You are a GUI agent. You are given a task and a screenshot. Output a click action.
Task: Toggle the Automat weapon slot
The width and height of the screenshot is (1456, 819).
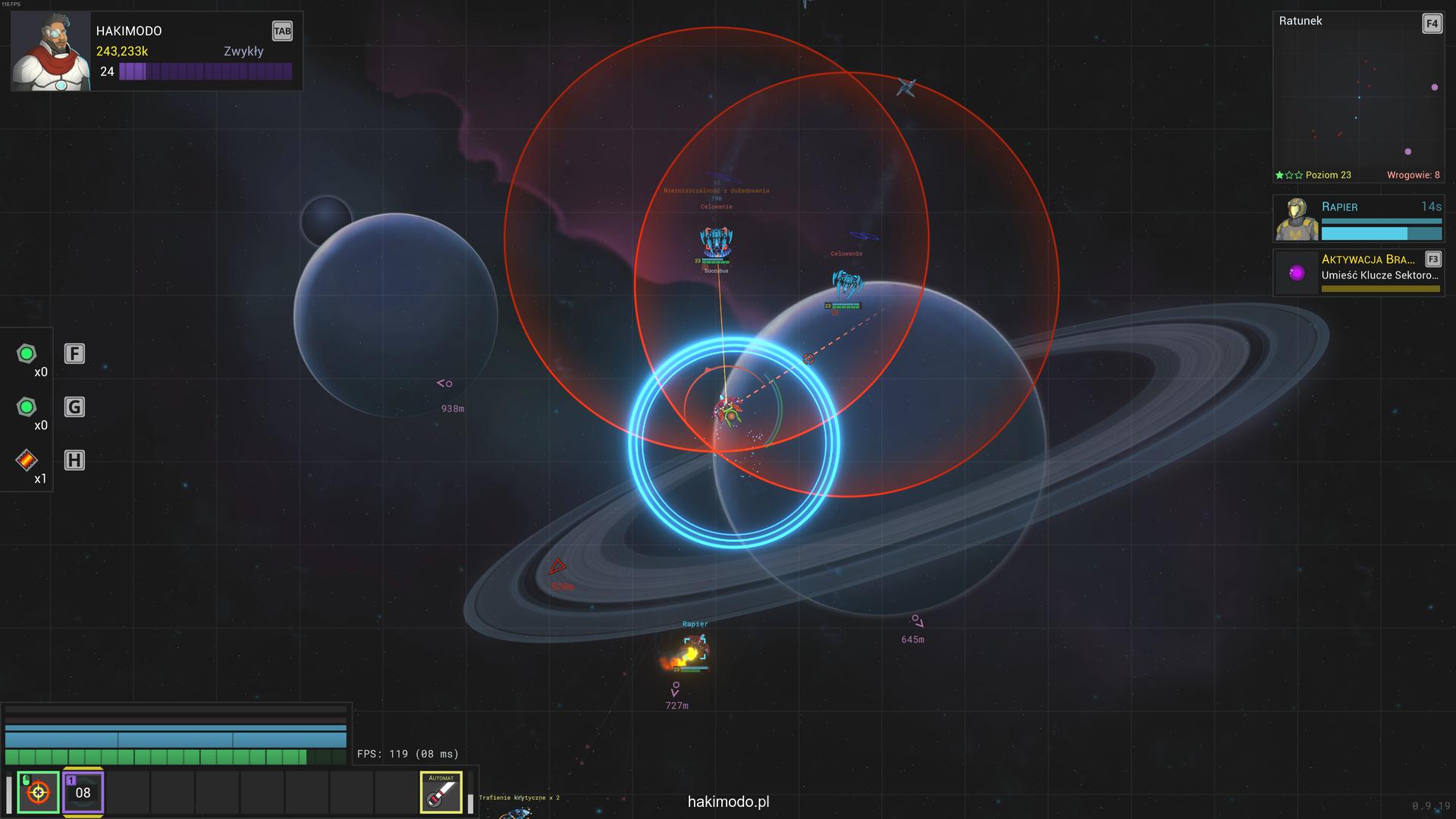coord(441,792)
